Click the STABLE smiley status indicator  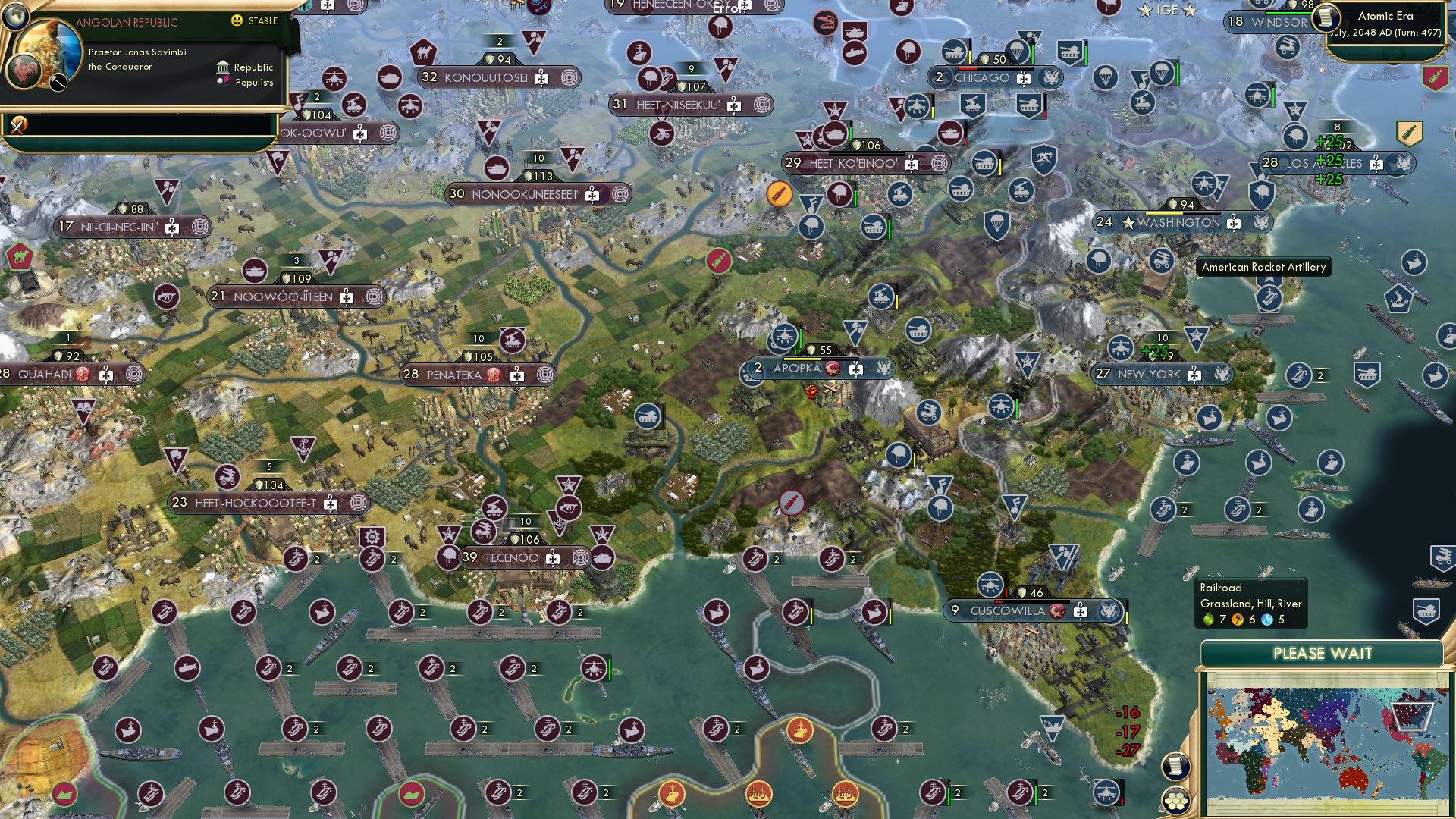click(237, 21)
